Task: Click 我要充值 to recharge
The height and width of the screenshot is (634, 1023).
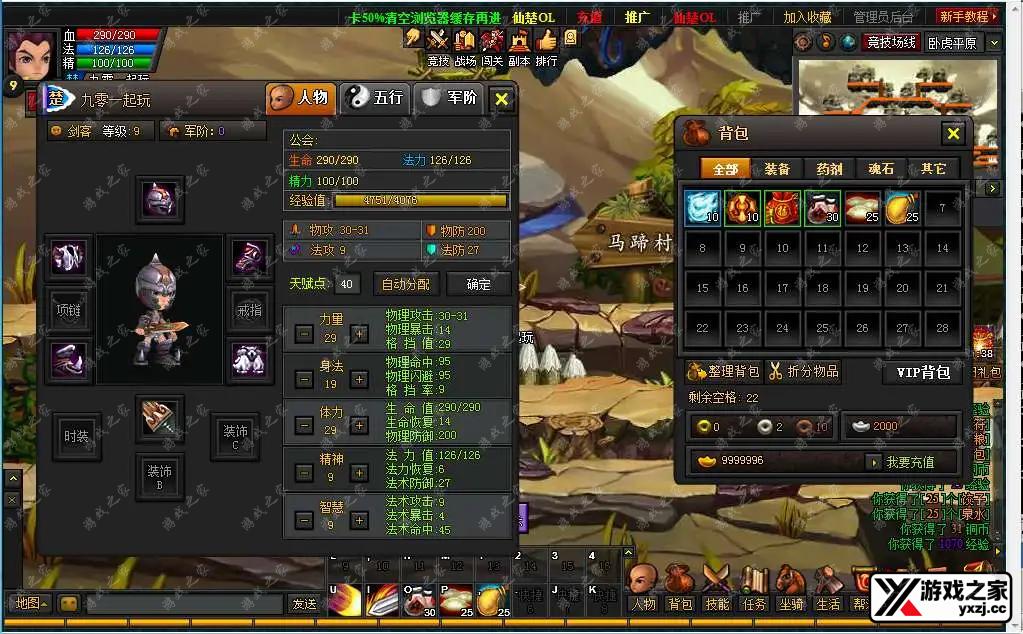Action: [909, 462]
